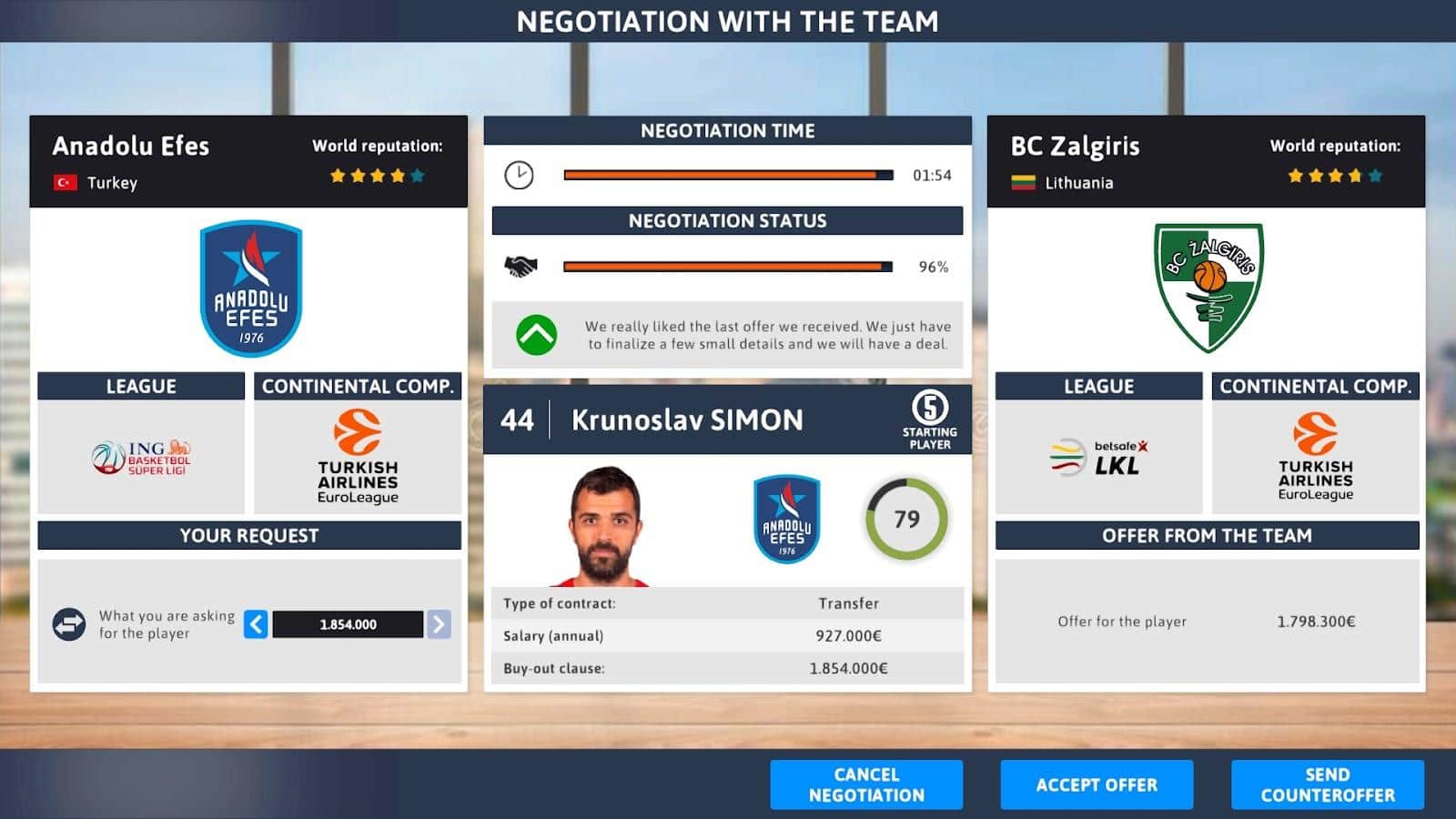Cancel the negotiation

(865, 784)
